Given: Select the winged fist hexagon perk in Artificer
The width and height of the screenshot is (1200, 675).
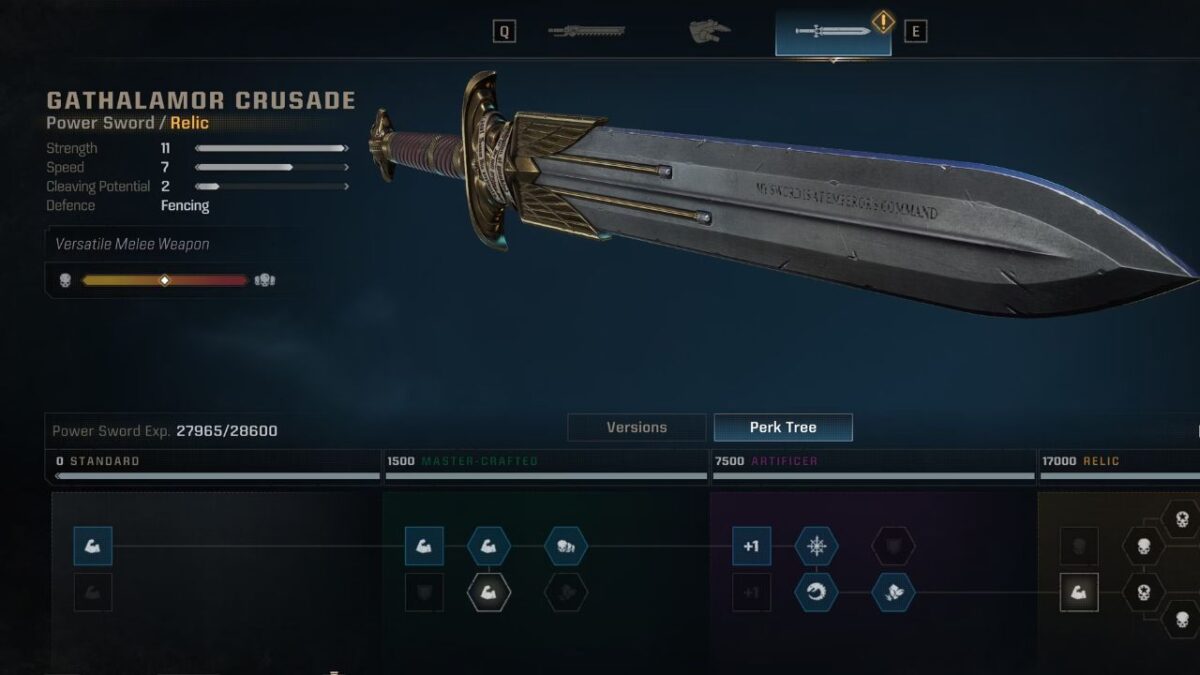Looking at the screenshot, I should [893, 592].
